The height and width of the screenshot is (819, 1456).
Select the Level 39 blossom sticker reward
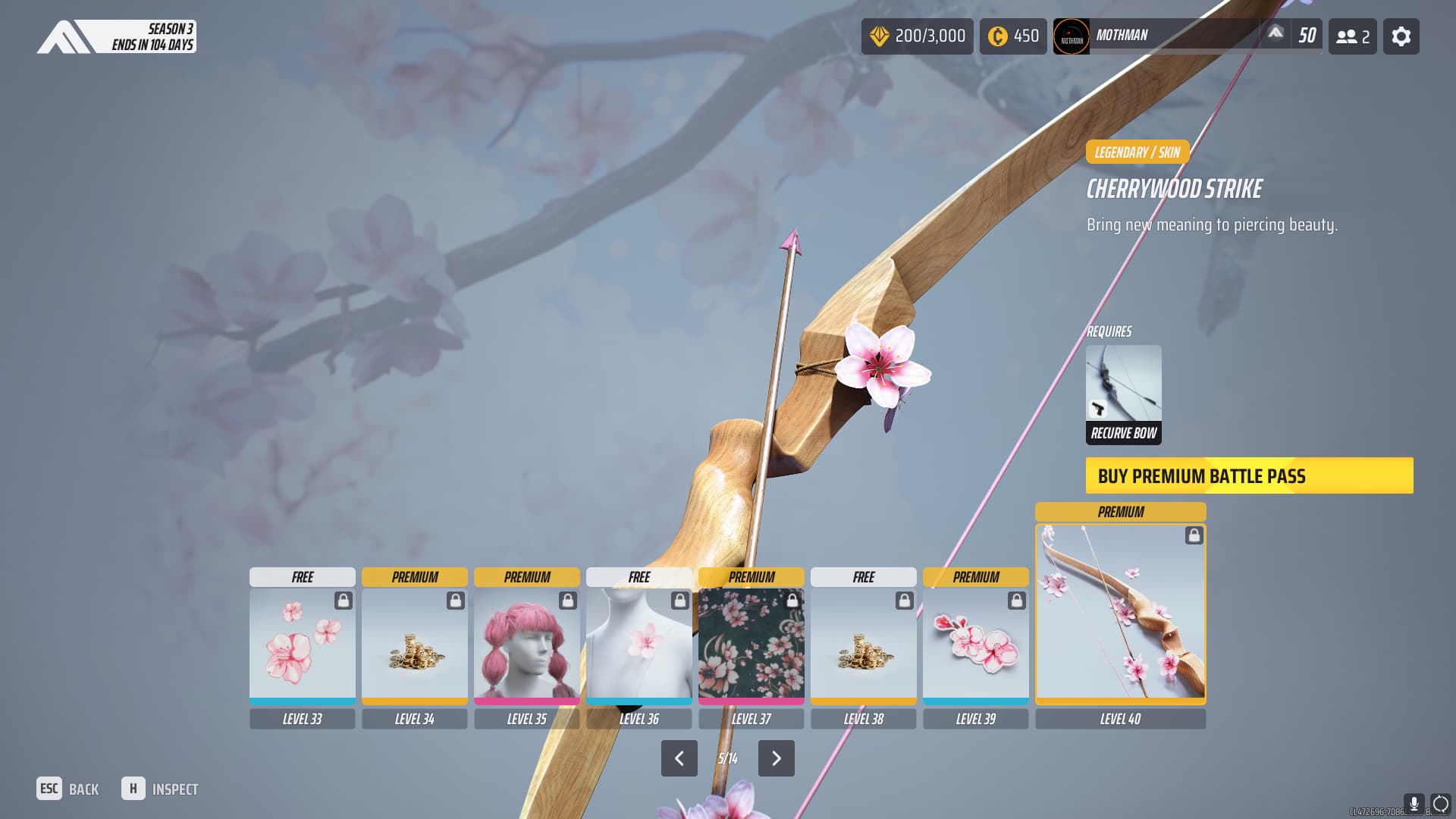pos(975,644)
